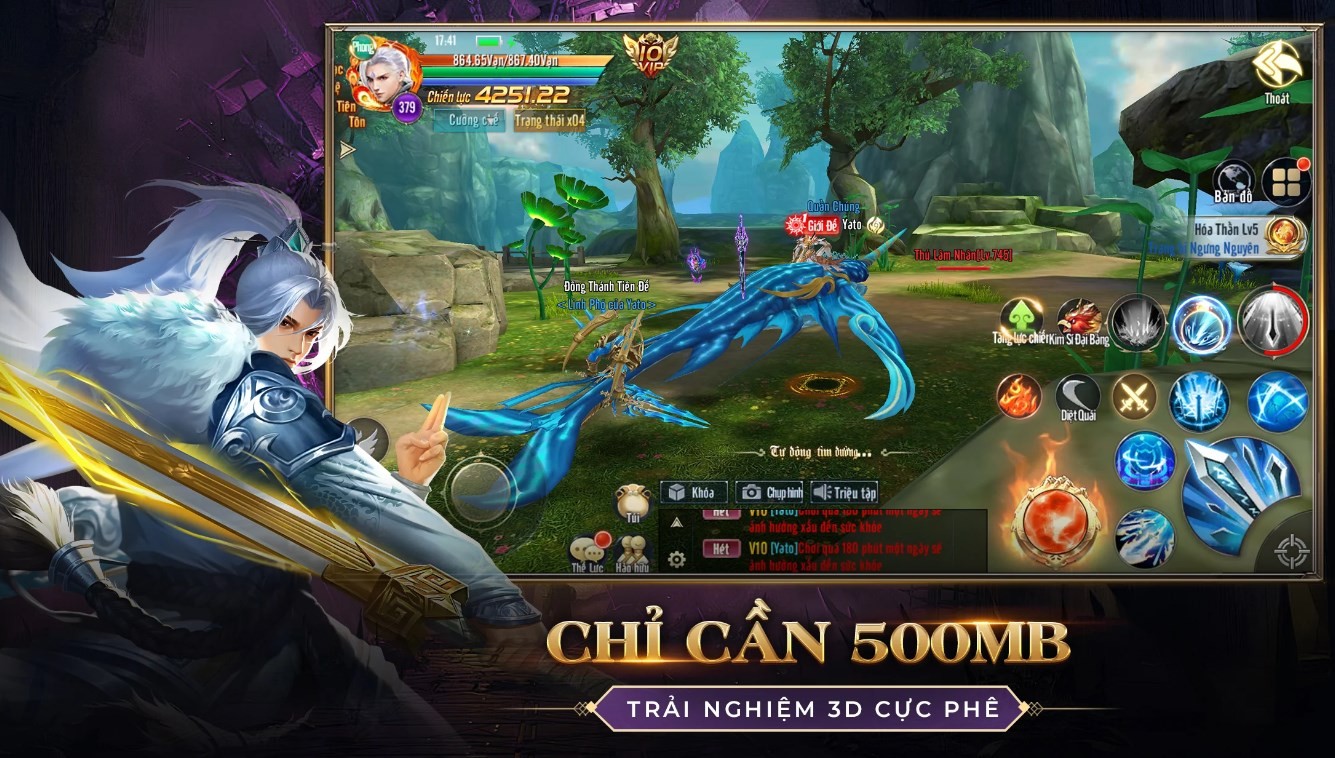1335x758 pixels.
Task: Open the Bản đồ world map
Action: click(x=1233, y=181)
